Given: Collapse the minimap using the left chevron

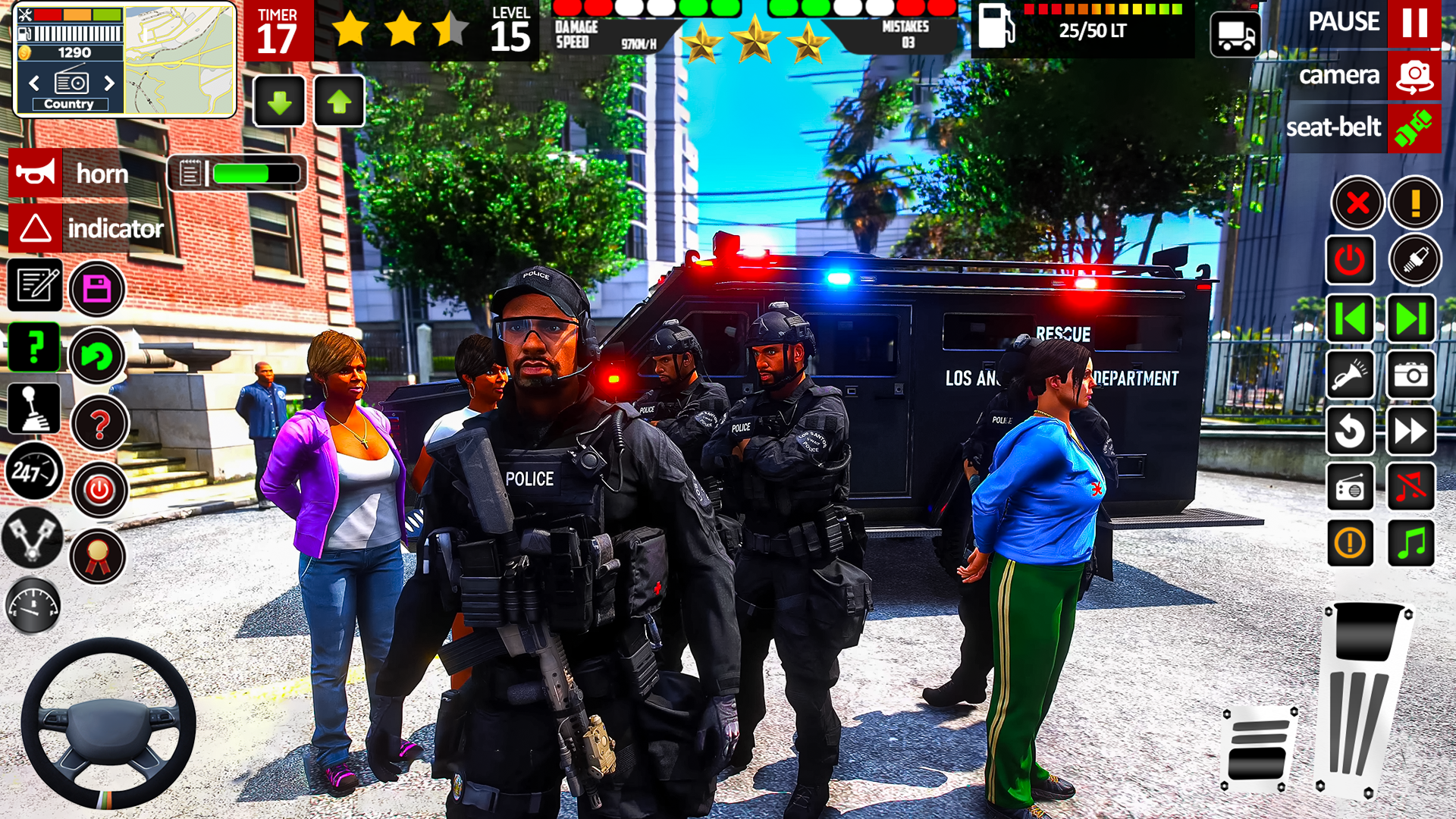Looking at the screenshot, I should pos(35,82).
